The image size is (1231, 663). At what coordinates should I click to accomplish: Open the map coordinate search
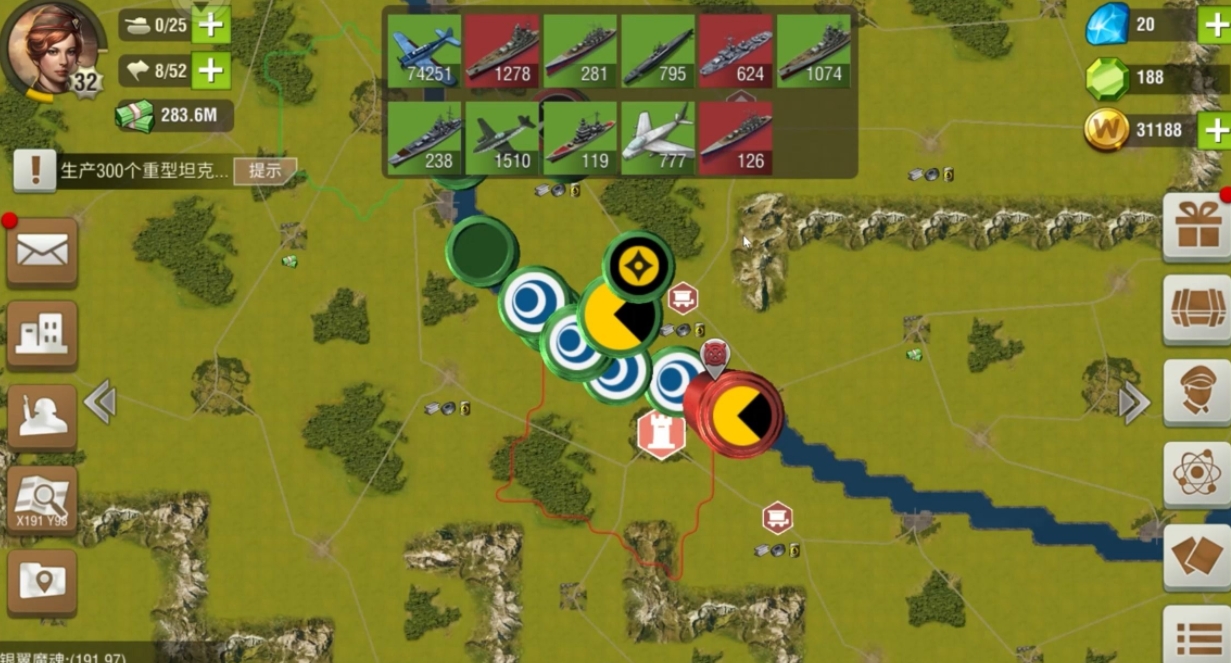(42, 500)
